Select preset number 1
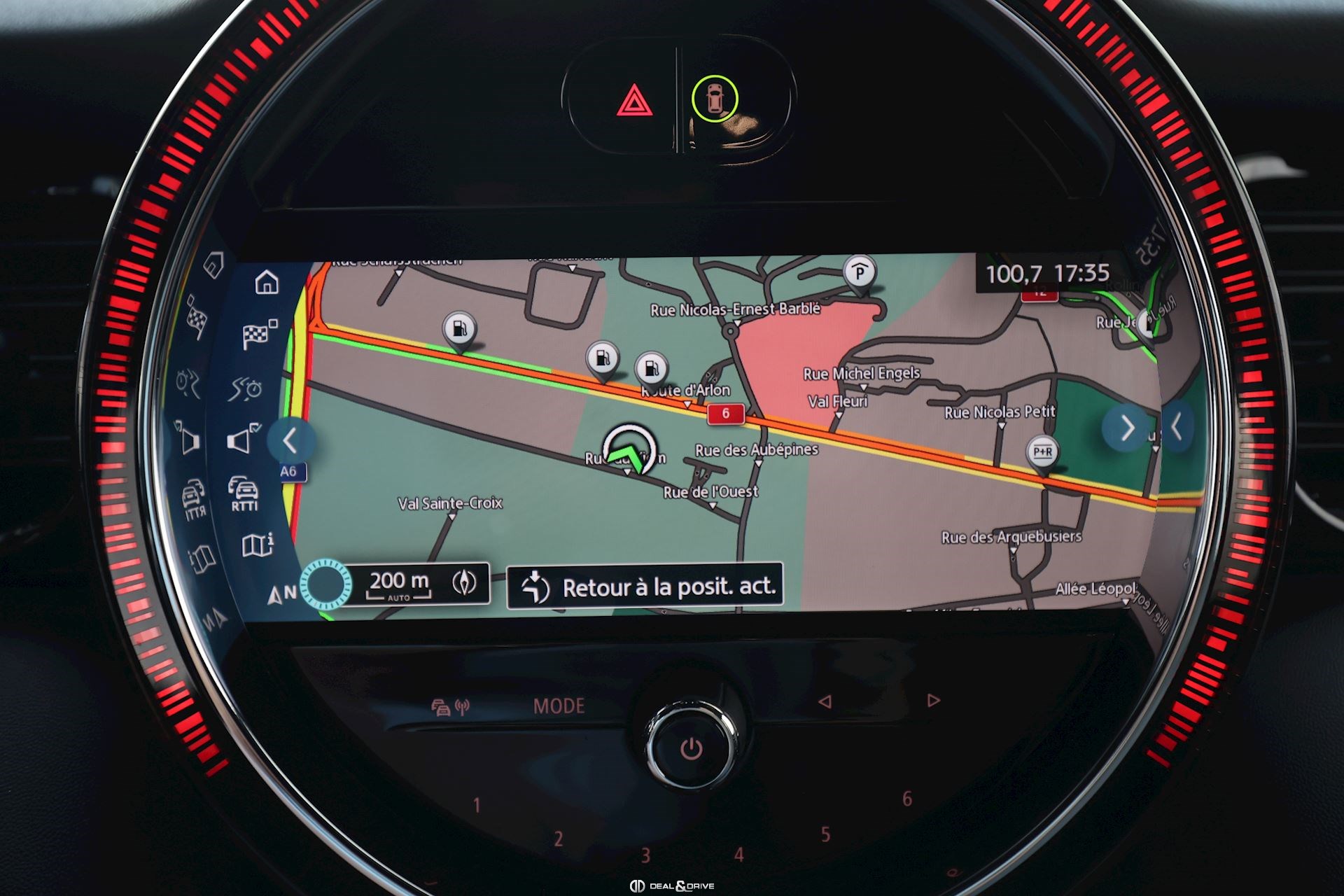 [x=477, y=805]
